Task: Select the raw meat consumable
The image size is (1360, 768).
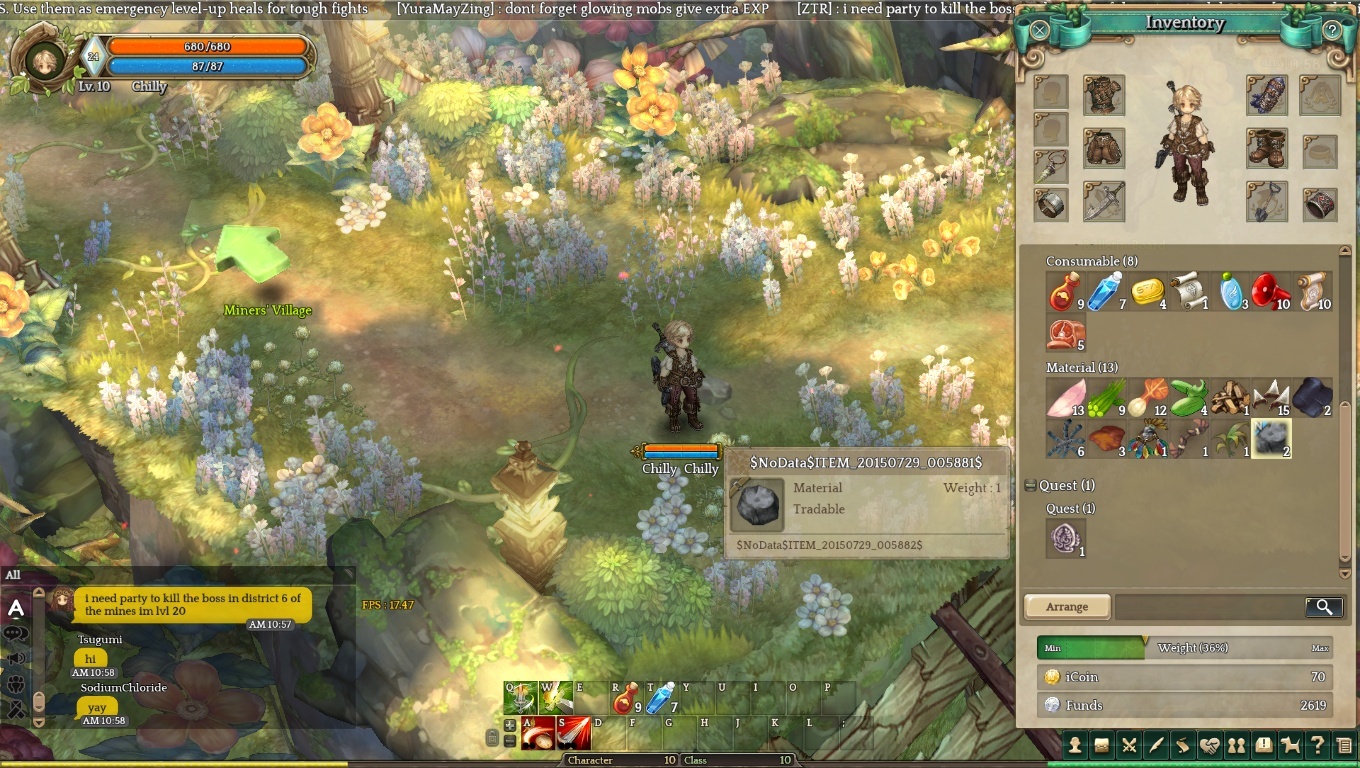Action: (1066, 334)
